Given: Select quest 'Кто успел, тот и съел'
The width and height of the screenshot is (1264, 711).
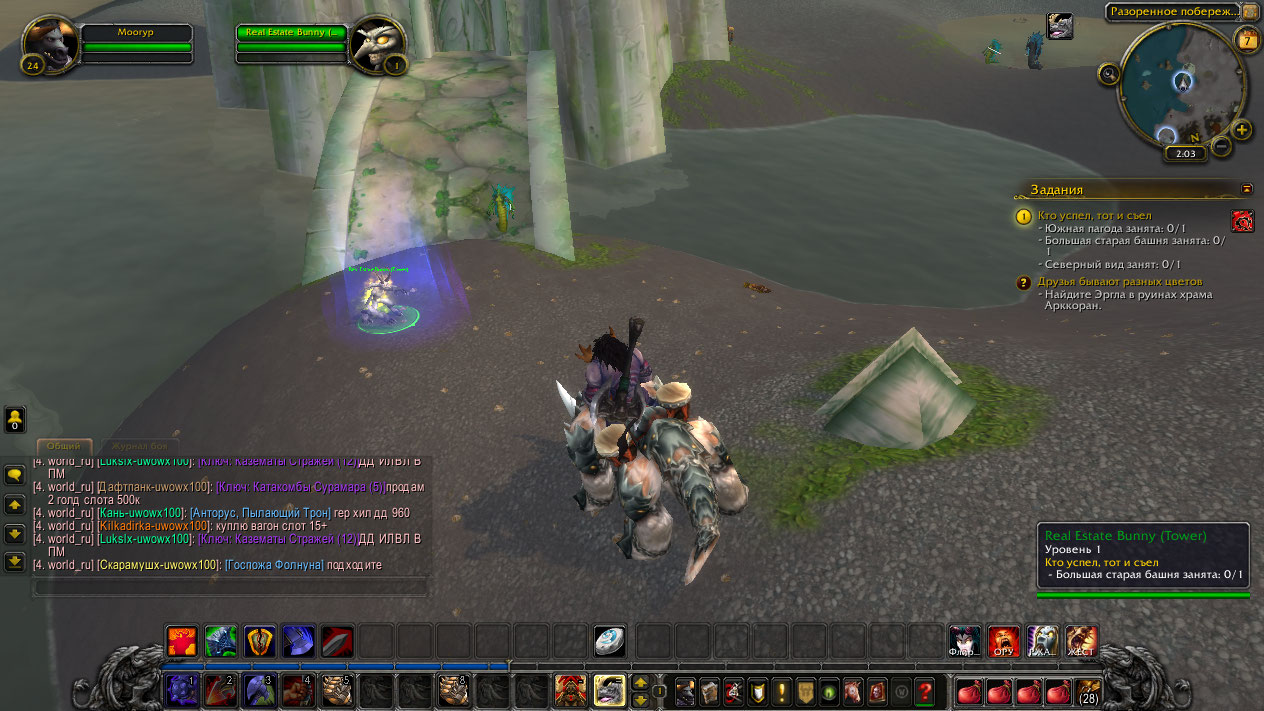Looking at the screenshot, I should click(x=1094, y=215).
